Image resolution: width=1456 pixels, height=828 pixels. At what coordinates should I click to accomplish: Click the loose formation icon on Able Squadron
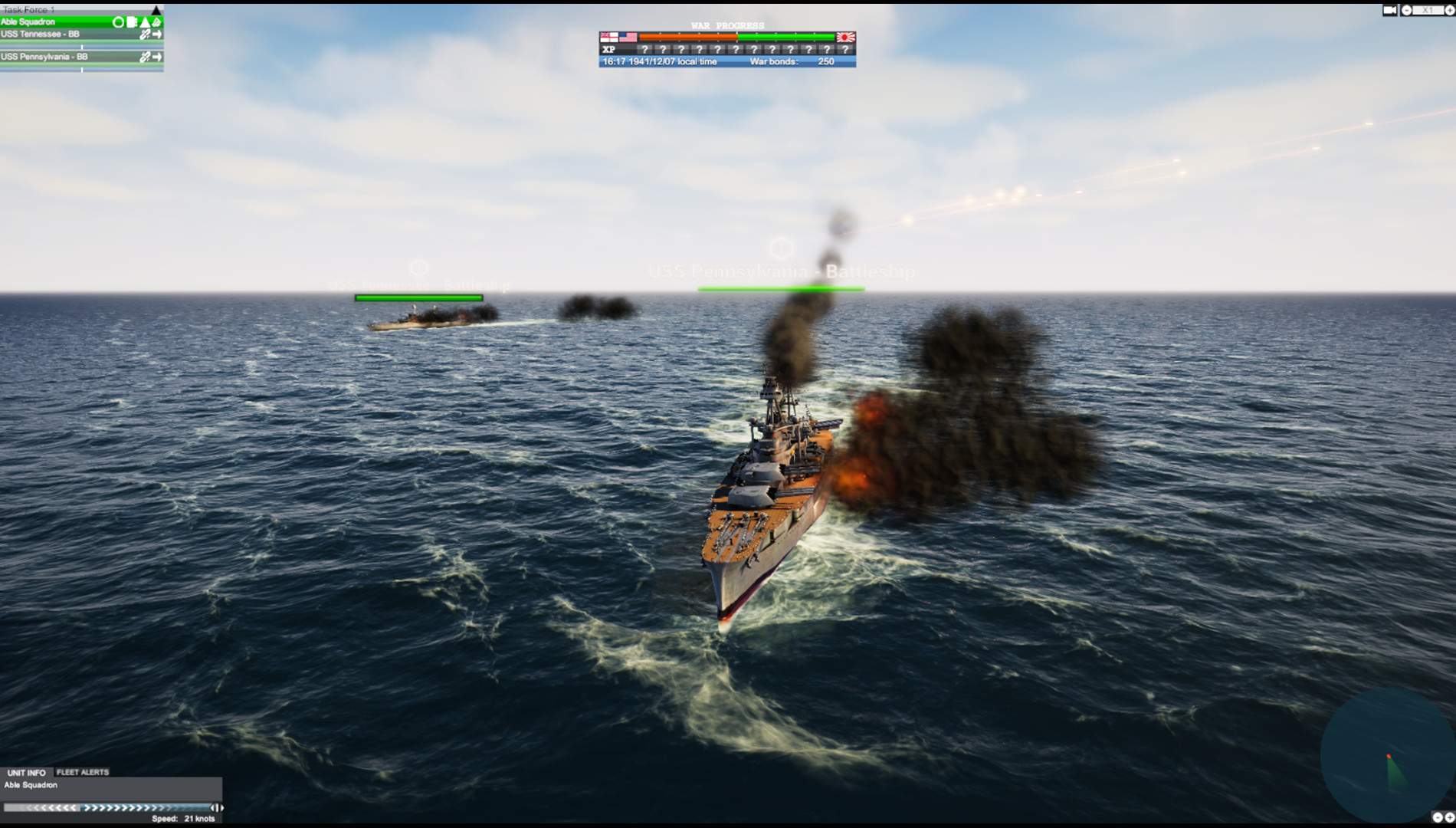156,21
